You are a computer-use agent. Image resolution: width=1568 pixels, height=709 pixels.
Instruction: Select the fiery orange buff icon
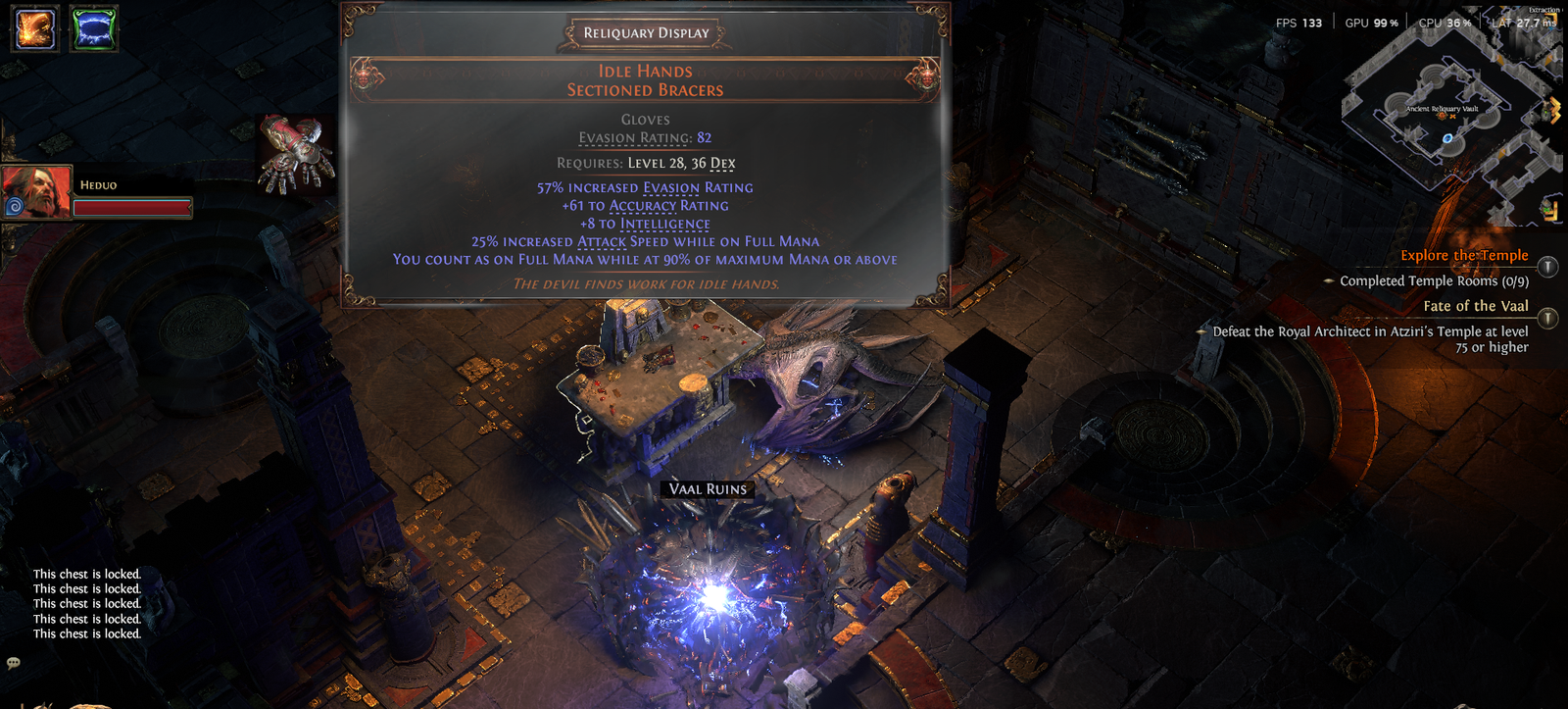coord(34,27)
